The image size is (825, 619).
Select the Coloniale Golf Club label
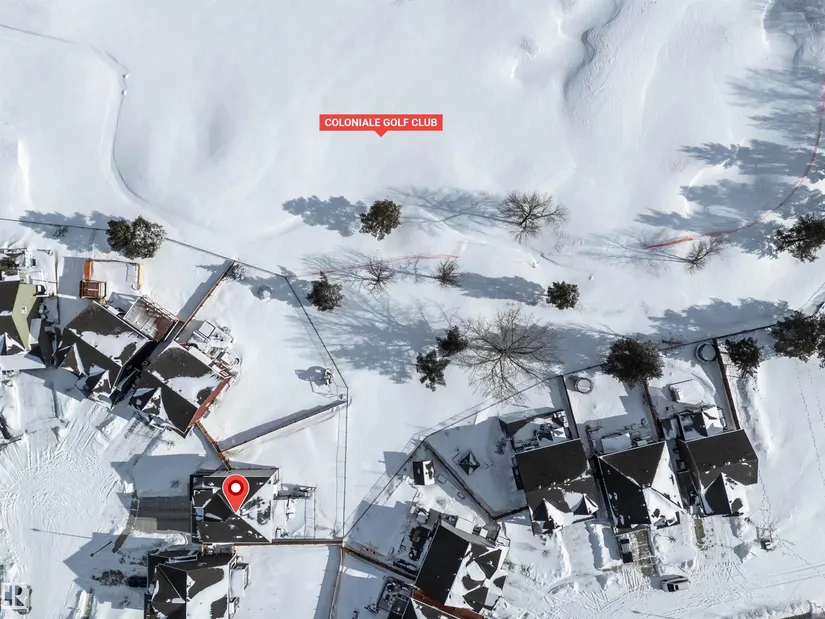380,123
